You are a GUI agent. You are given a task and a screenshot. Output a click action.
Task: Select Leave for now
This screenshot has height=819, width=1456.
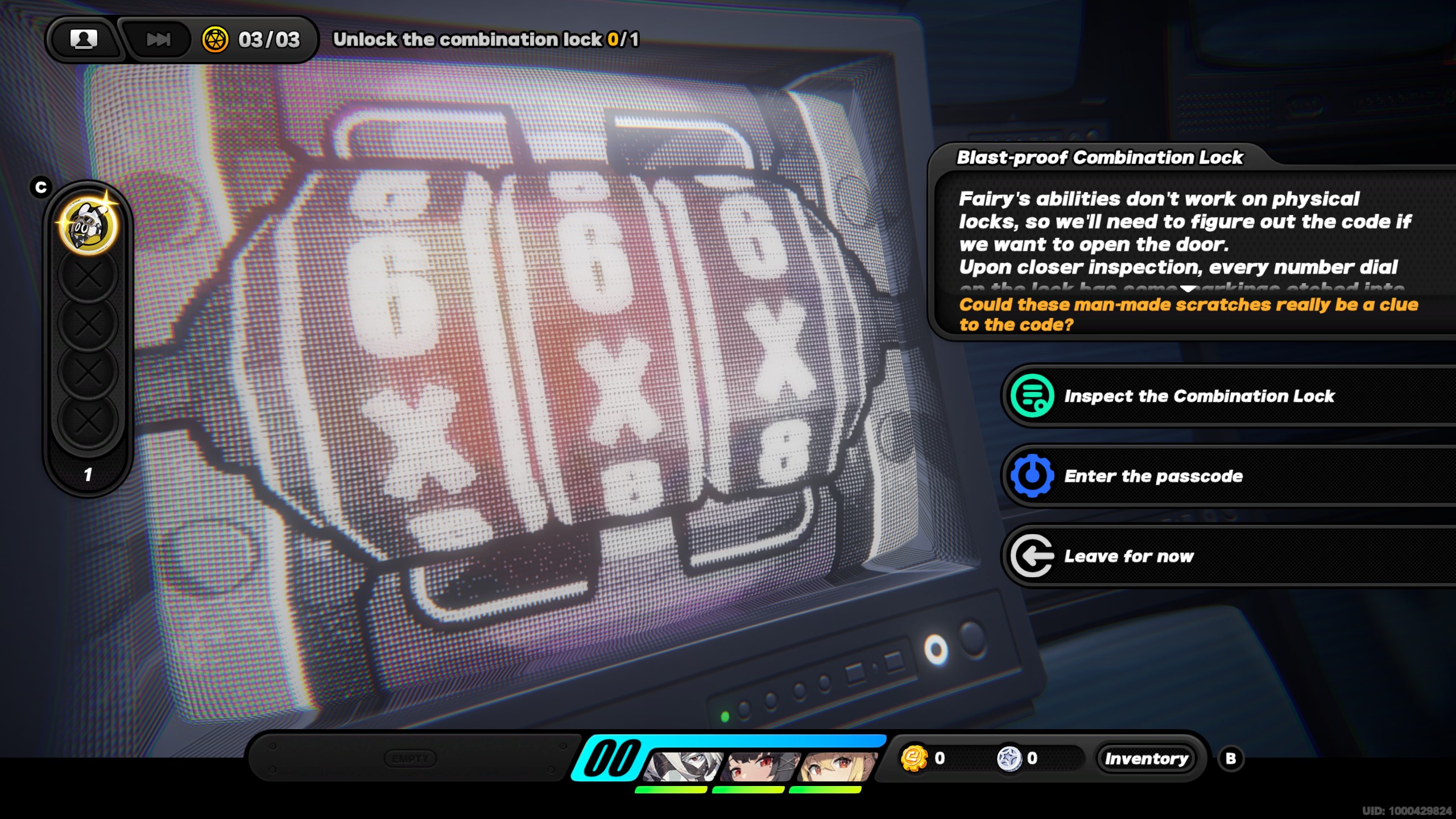[1129, 556]
